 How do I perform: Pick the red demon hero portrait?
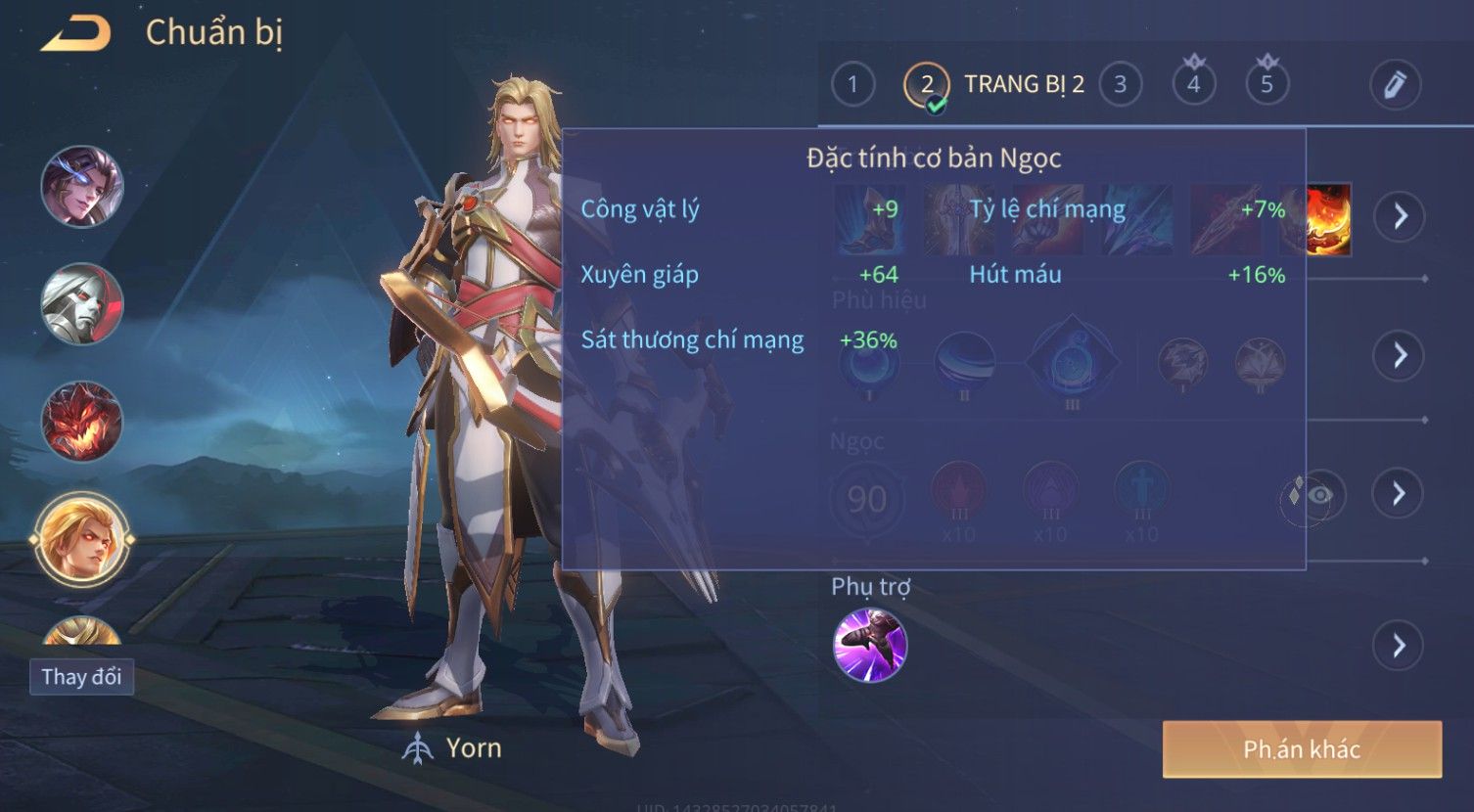coord(82,422)
